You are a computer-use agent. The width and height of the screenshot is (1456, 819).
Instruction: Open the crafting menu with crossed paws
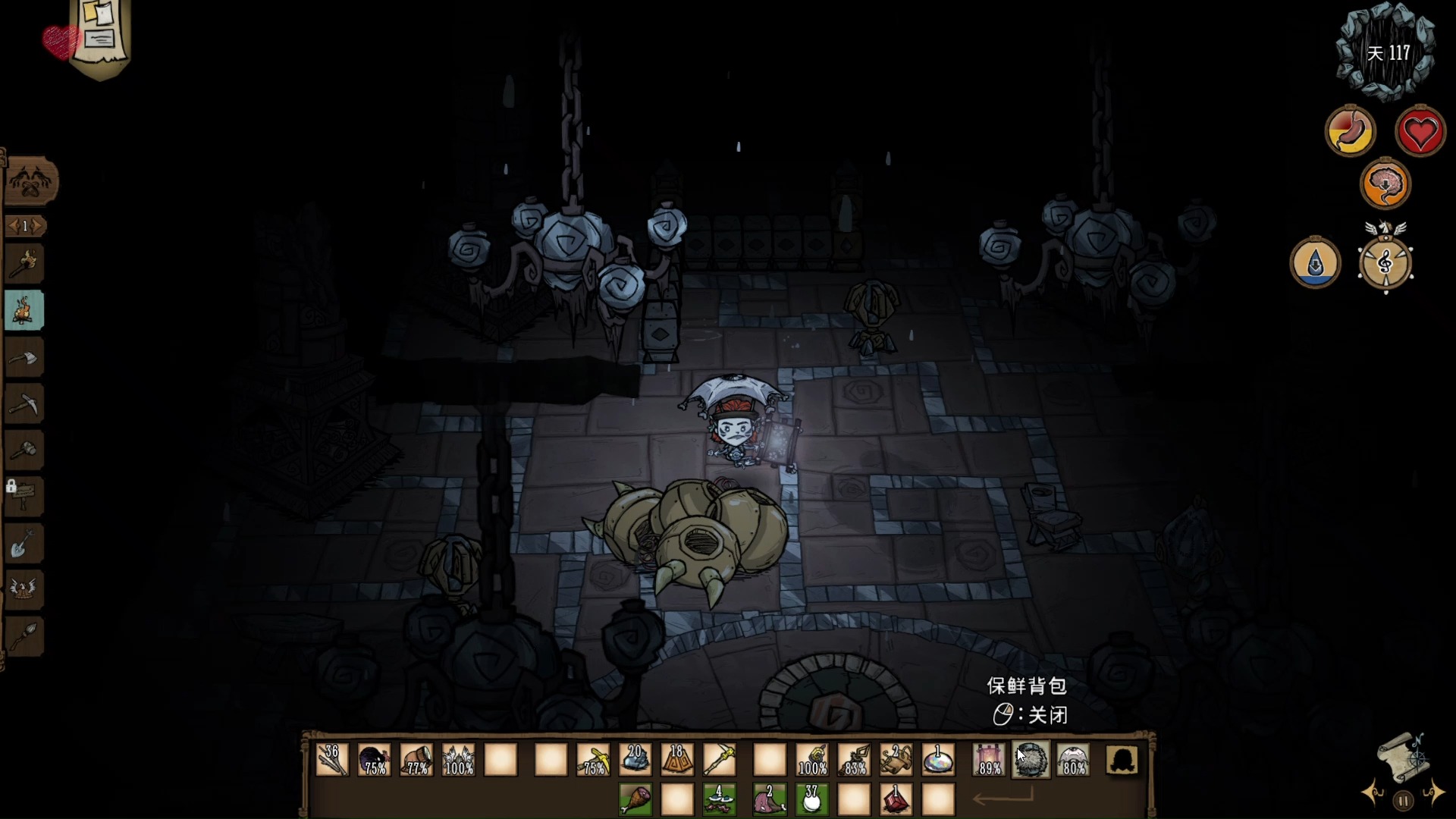point(31,182)
